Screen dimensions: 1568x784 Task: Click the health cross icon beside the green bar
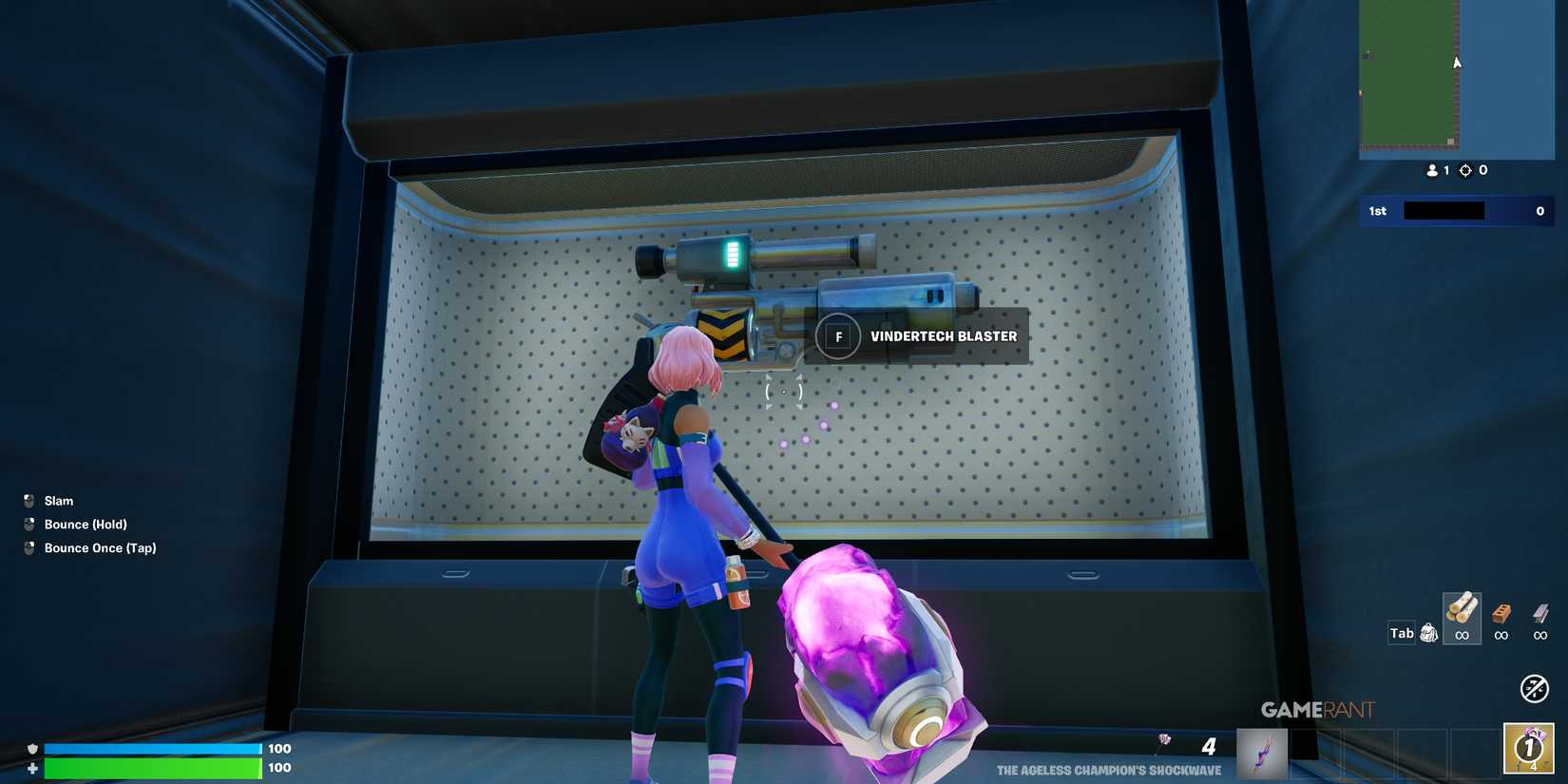32,768
